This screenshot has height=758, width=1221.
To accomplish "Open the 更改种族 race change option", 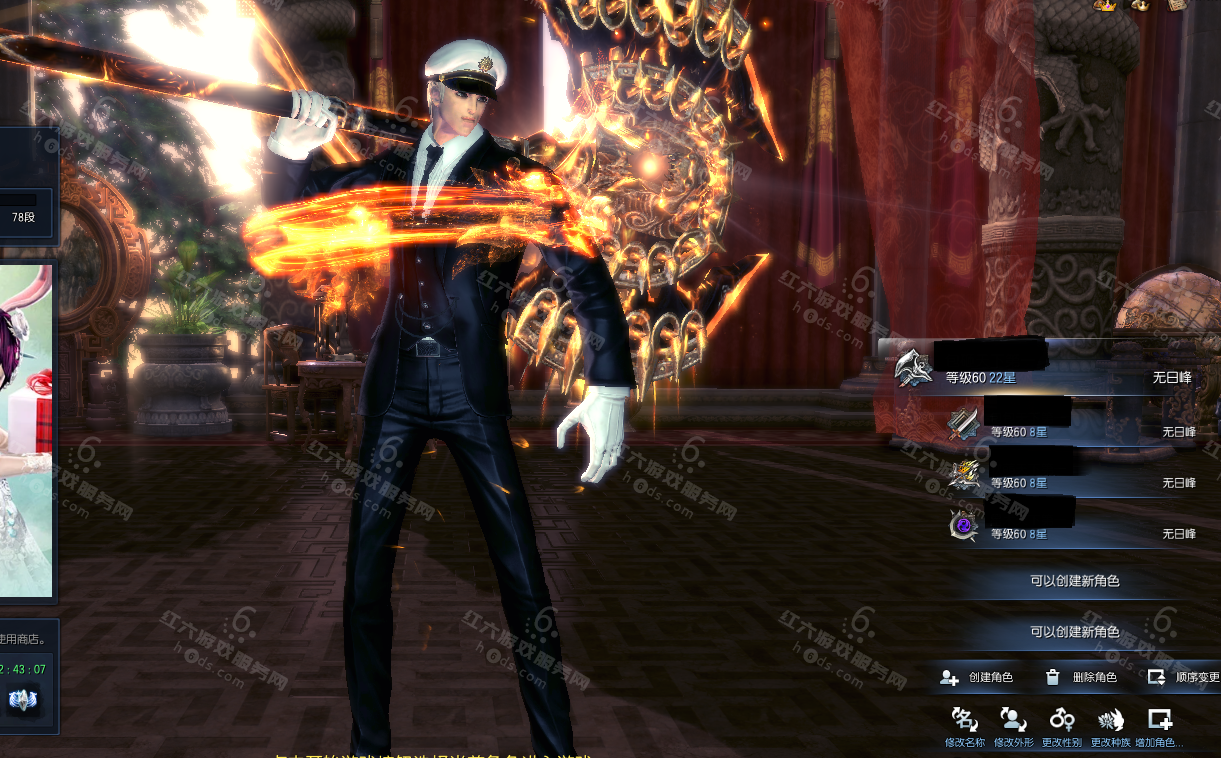I will [1110, 726].
